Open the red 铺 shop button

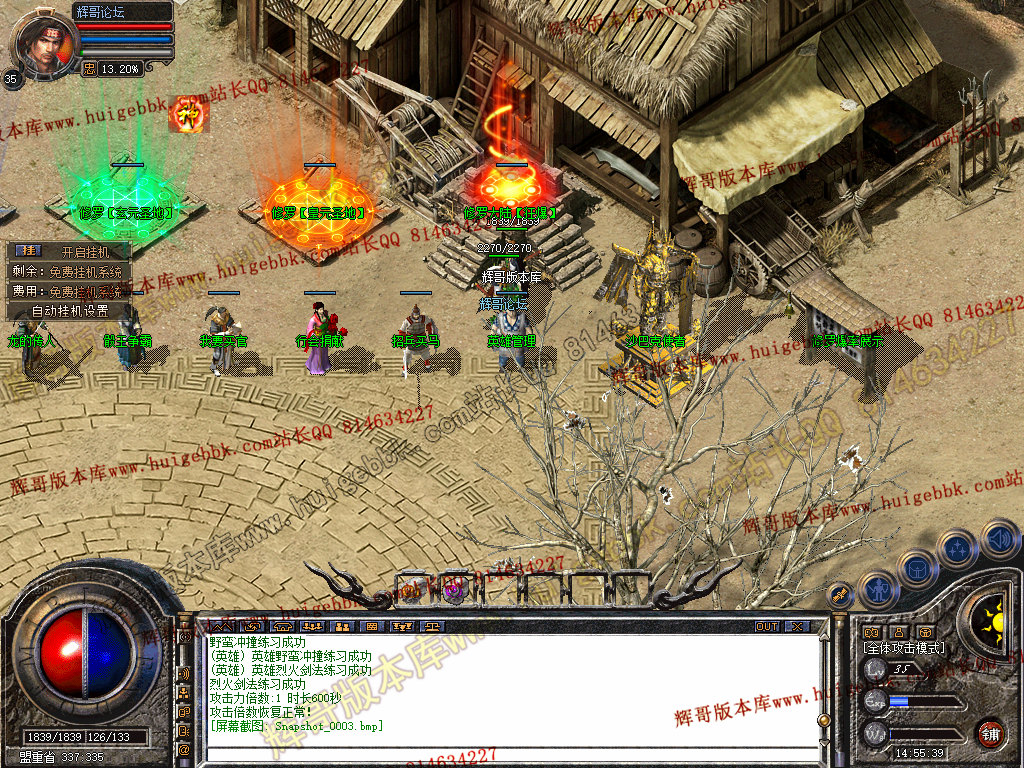(991, 733)
